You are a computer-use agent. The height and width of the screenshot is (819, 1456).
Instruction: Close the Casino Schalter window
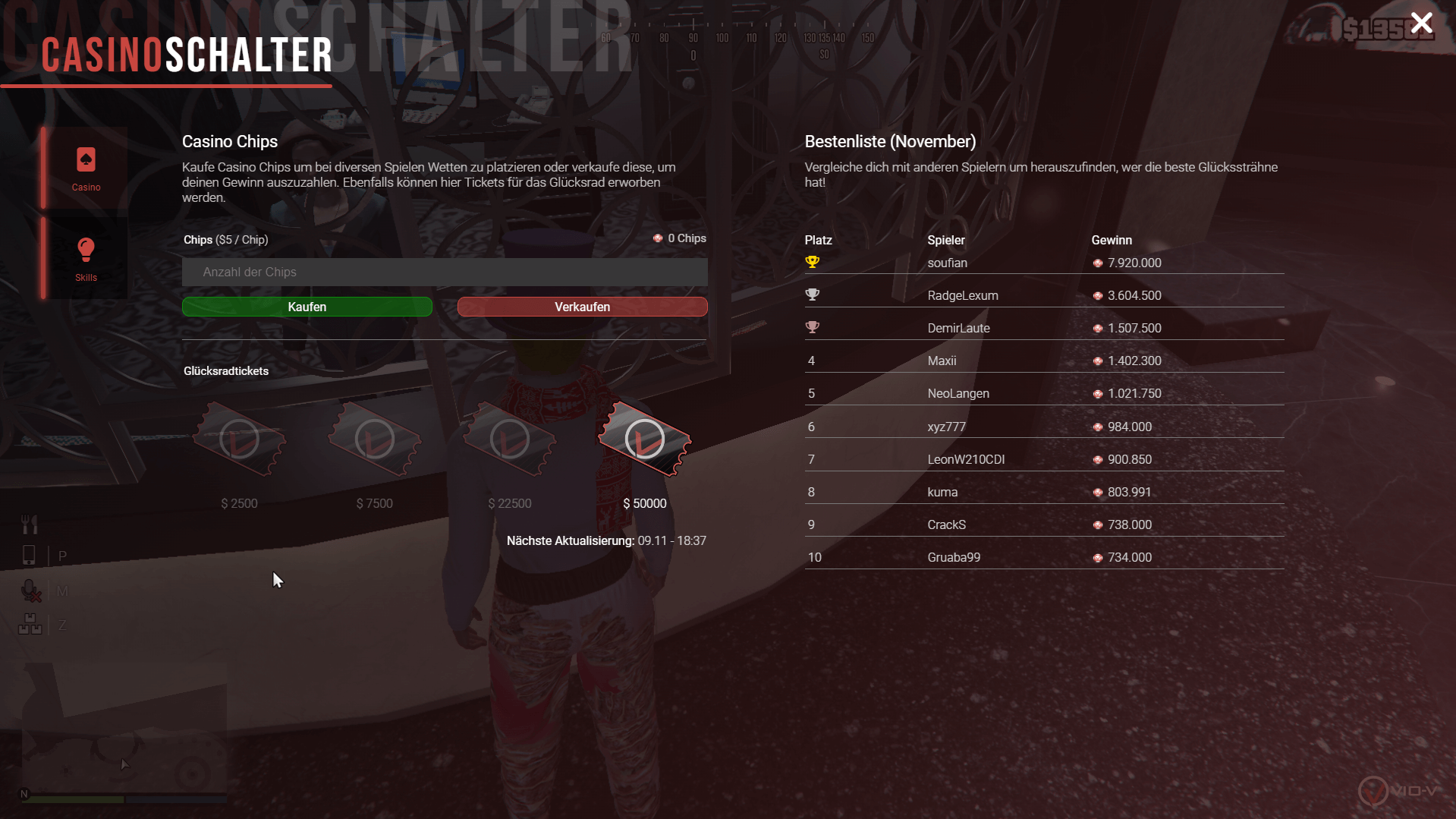[1421, 24]
